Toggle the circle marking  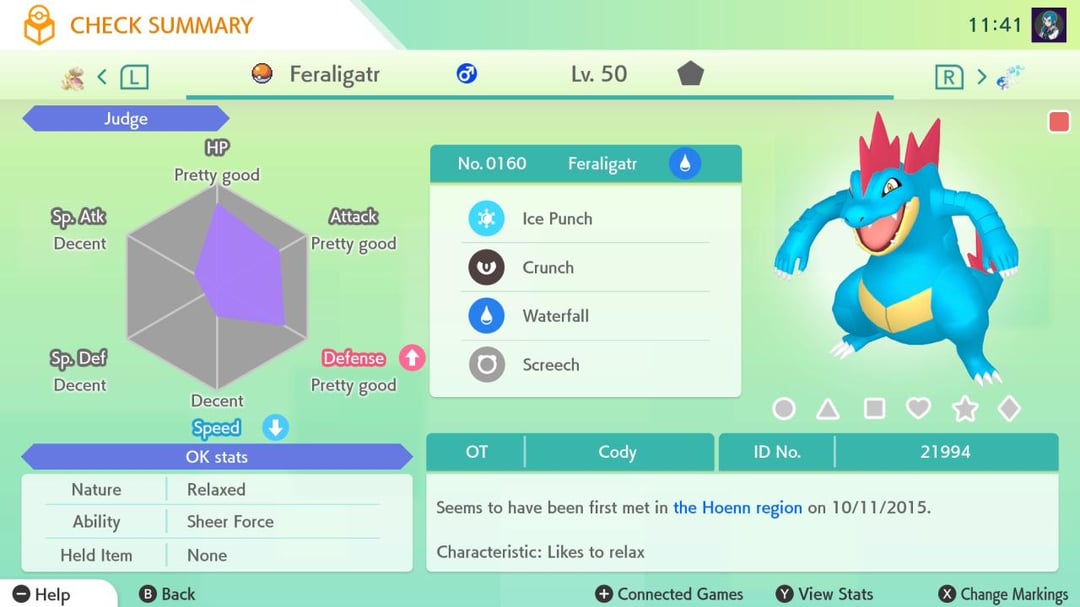[x=784, y=408]
